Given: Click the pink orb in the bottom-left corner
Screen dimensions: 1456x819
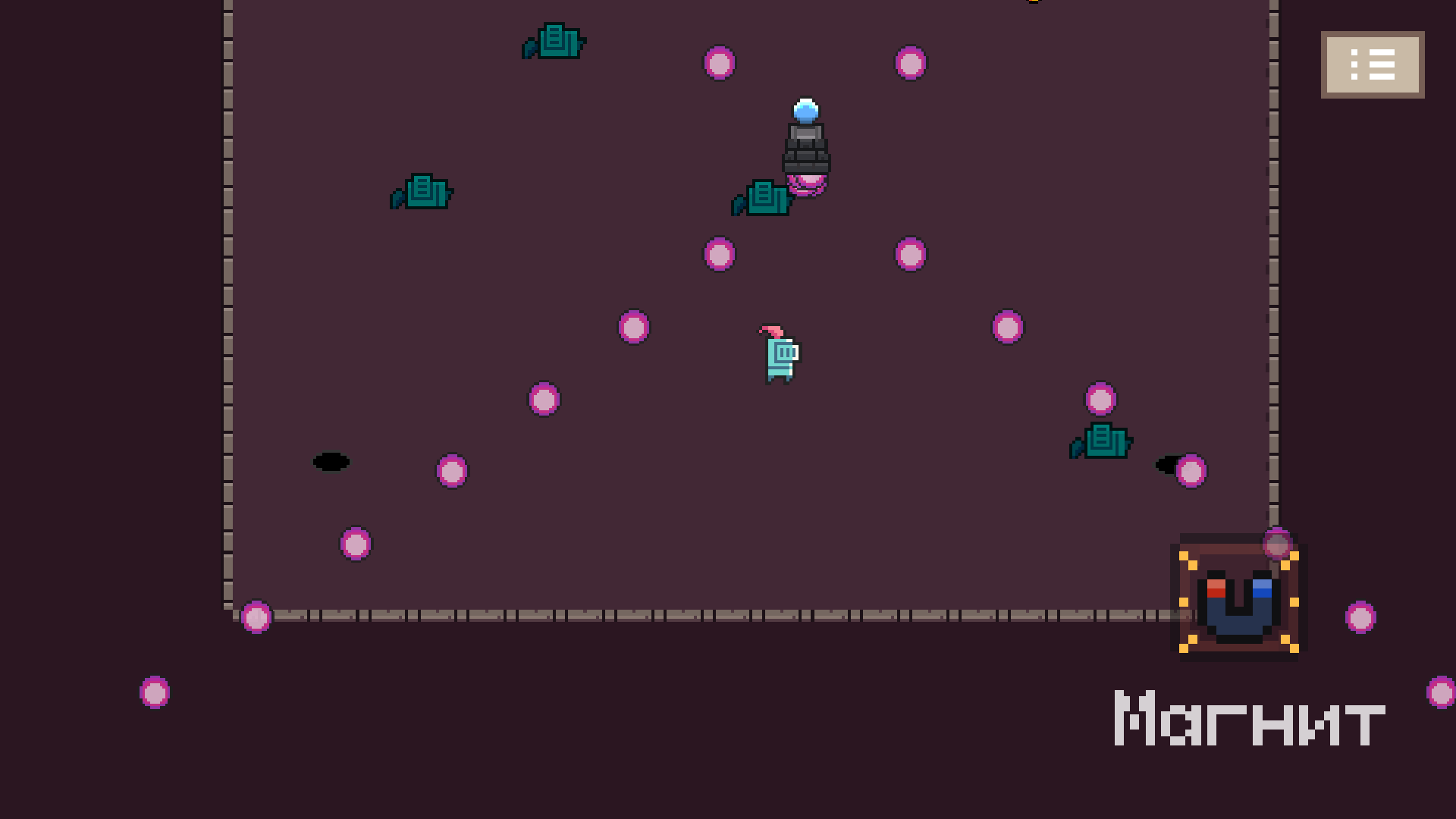Looking at the screenshot, I should click(x=155, y=692).
